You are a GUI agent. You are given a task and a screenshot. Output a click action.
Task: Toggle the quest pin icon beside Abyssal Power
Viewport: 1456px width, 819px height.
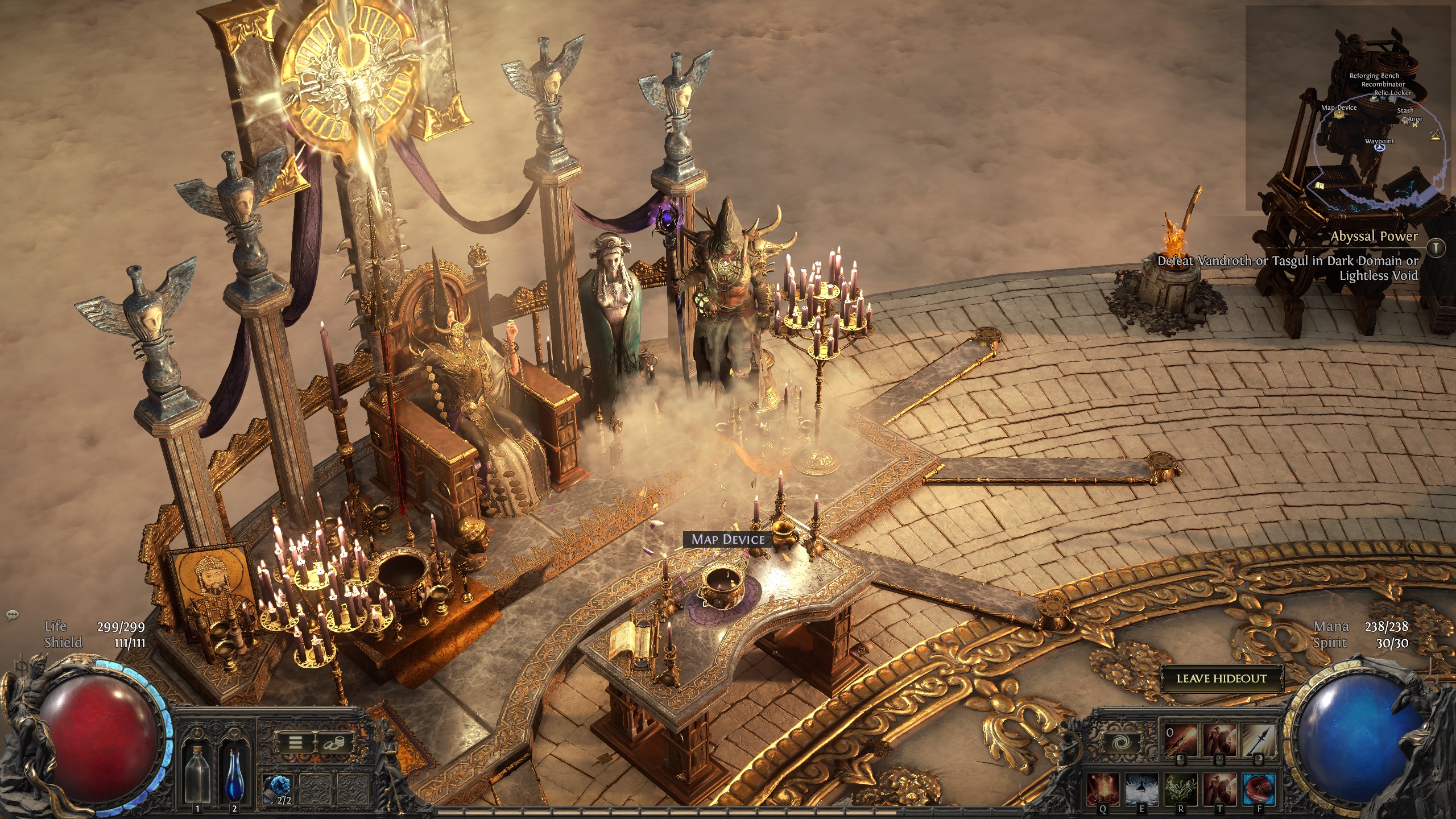pyautogui.click(x=1437, y=247)
